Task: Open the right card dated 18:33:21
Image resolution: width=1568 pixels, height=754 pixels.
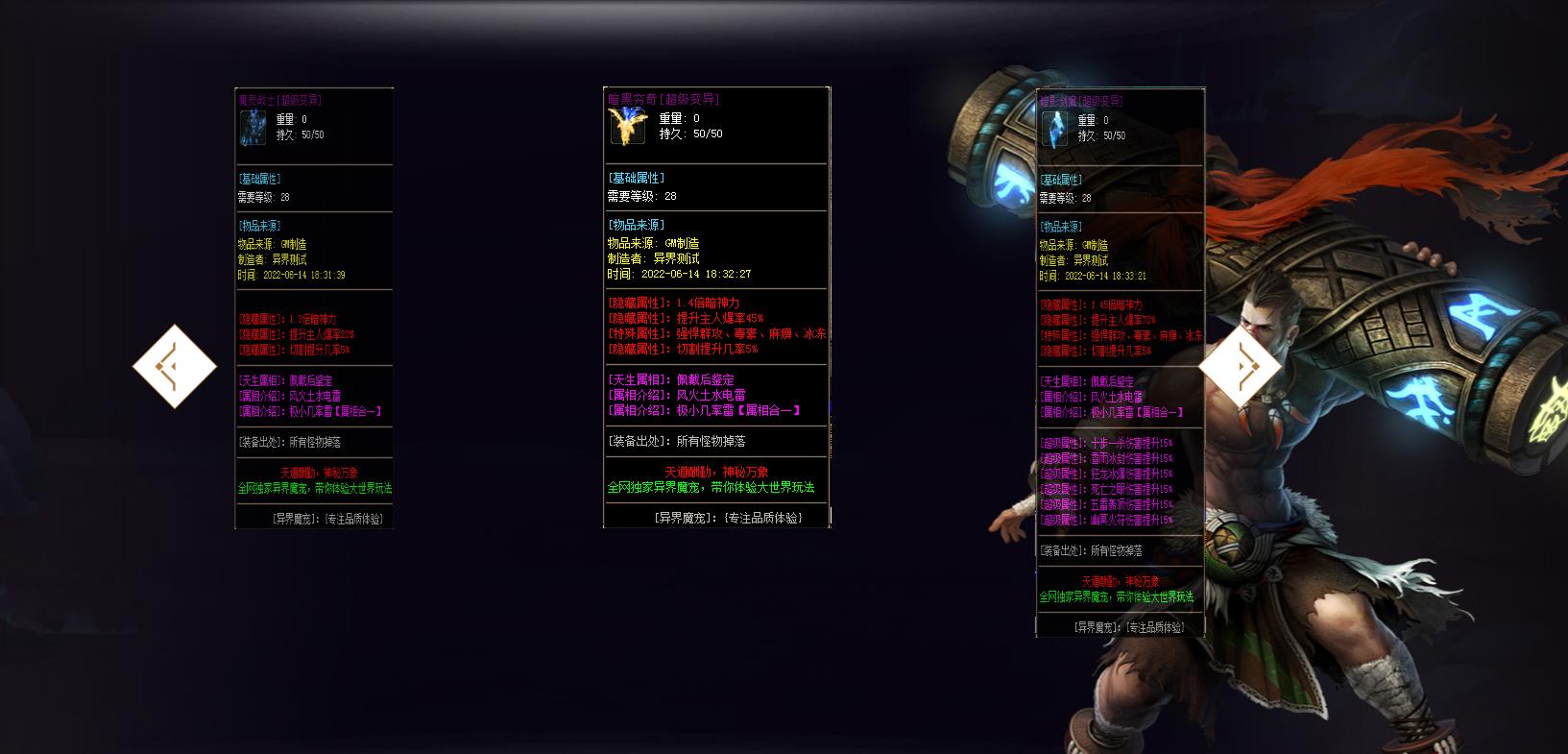Action: click(1120, 361)
